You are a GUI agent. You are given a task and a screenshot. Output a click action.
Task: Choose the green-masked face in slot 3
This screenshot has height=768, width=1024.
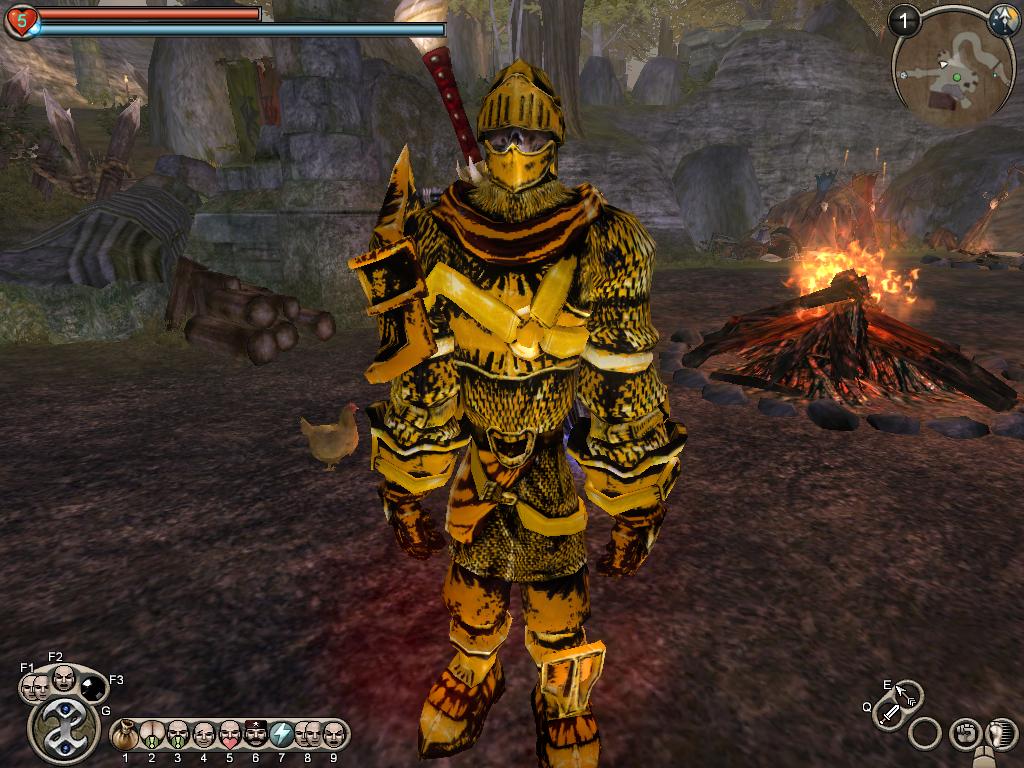pyautogui.click(x=178, y=736)
